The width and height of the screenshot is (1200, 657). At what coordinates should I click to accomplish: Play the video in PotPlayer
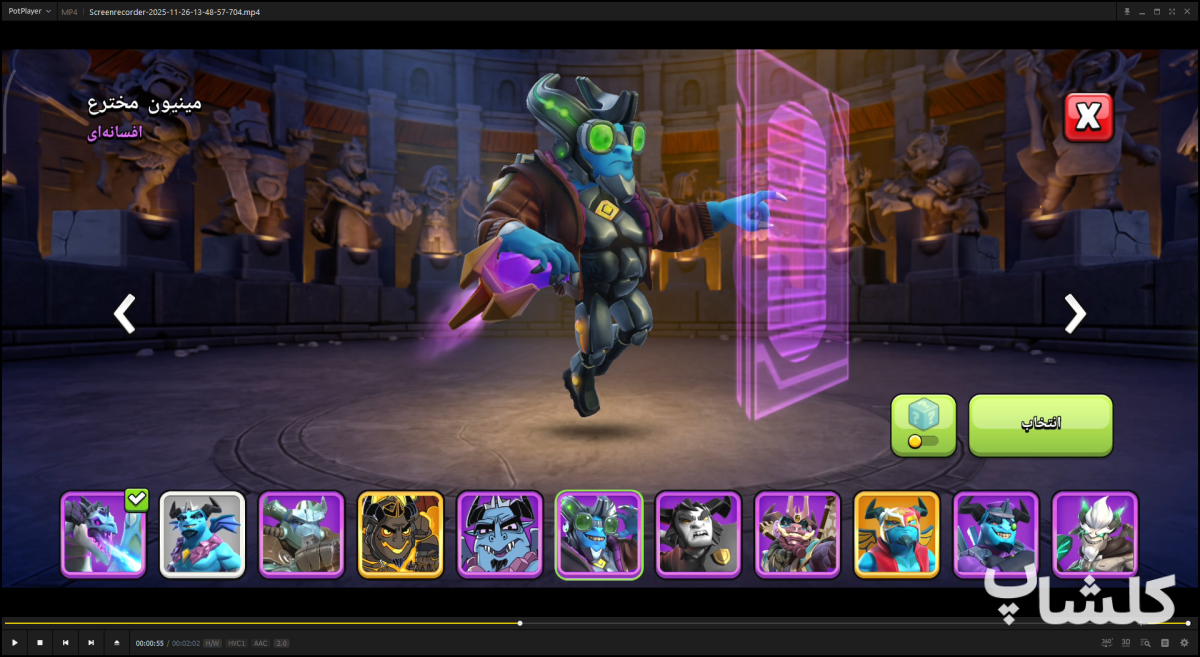(15, 643)
